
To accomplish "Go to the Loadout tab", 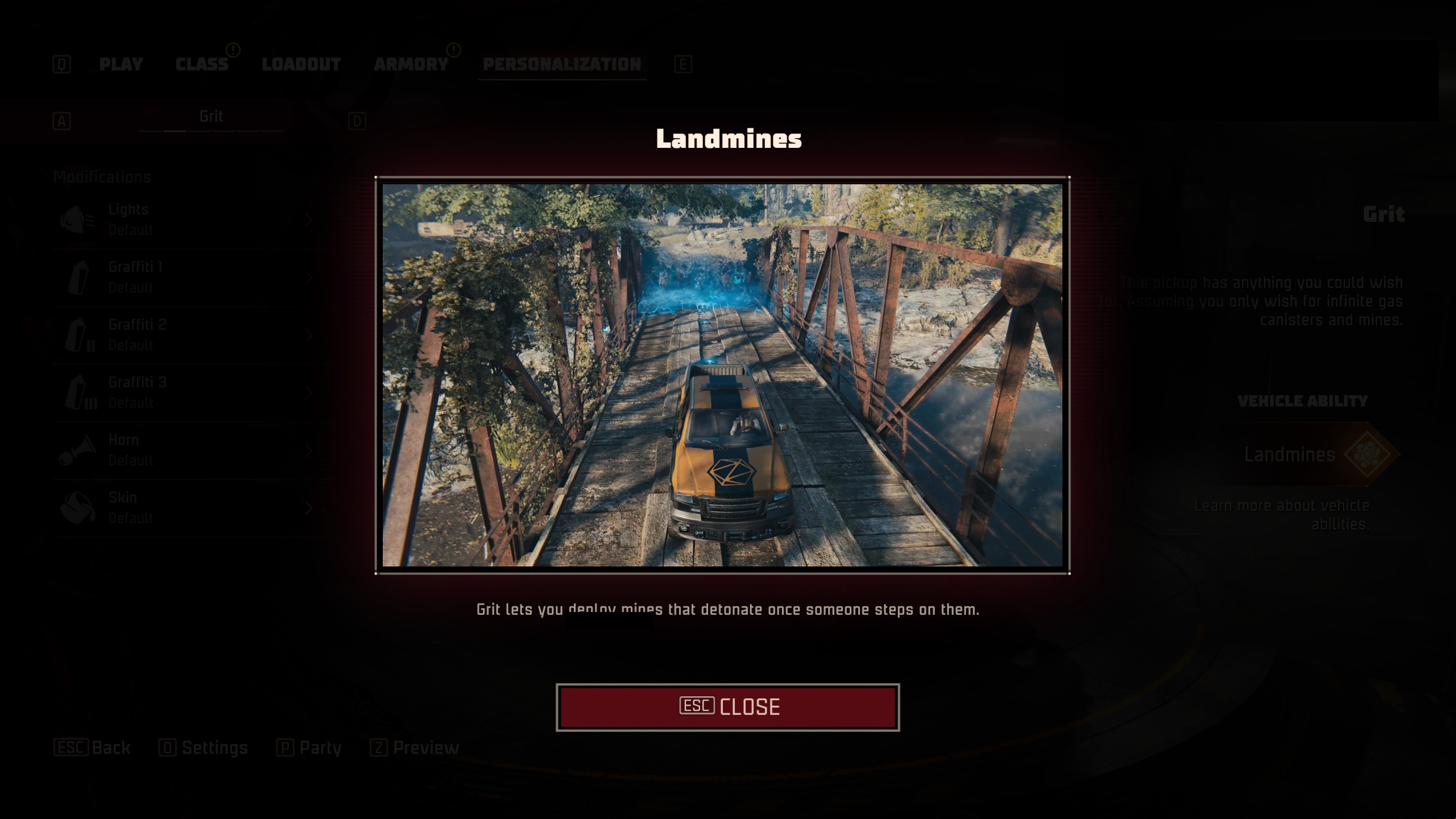I will 301,64.
